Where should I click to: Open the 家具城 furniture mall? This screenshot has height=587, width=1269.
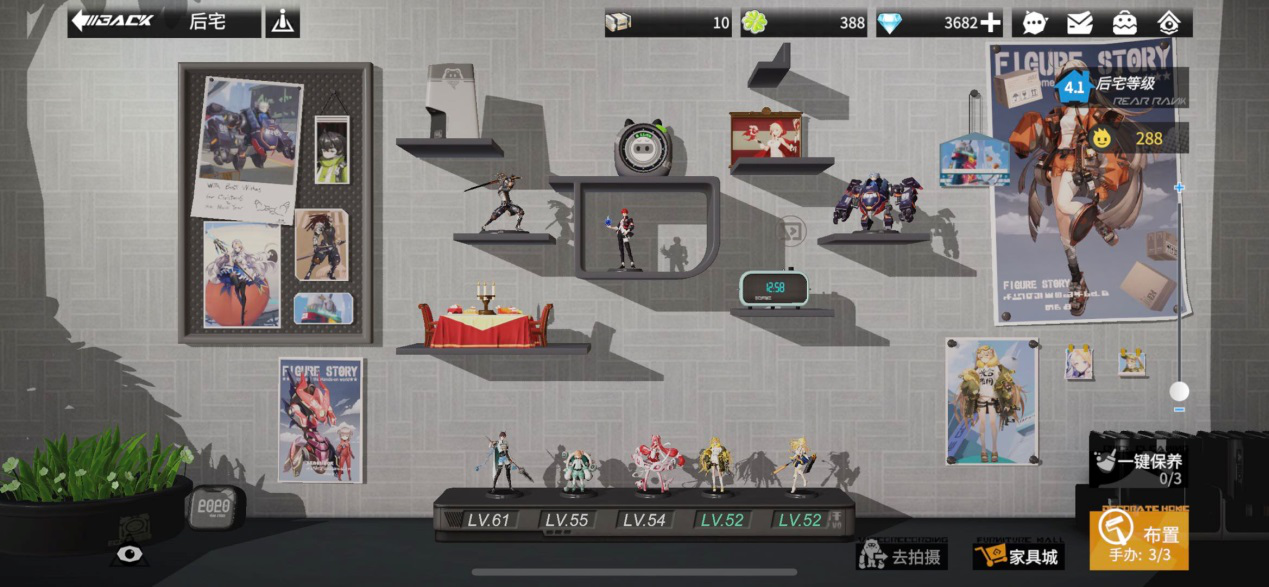coord(1018,555)
